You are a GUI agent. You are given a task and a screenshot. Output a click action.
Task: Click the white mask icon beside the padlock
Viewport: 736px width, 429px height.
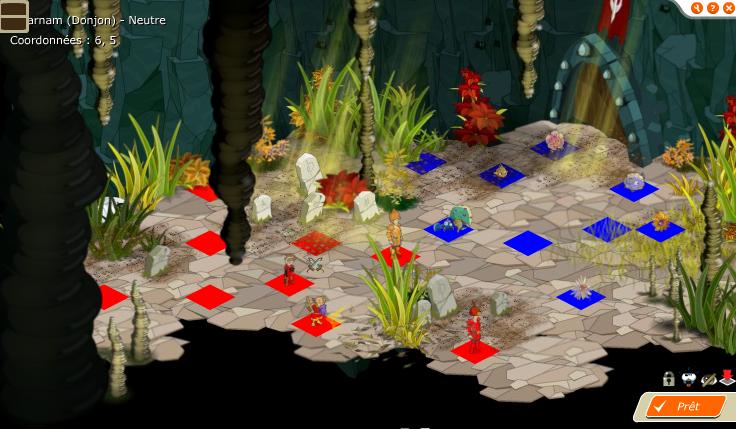[x=688, y=379]
